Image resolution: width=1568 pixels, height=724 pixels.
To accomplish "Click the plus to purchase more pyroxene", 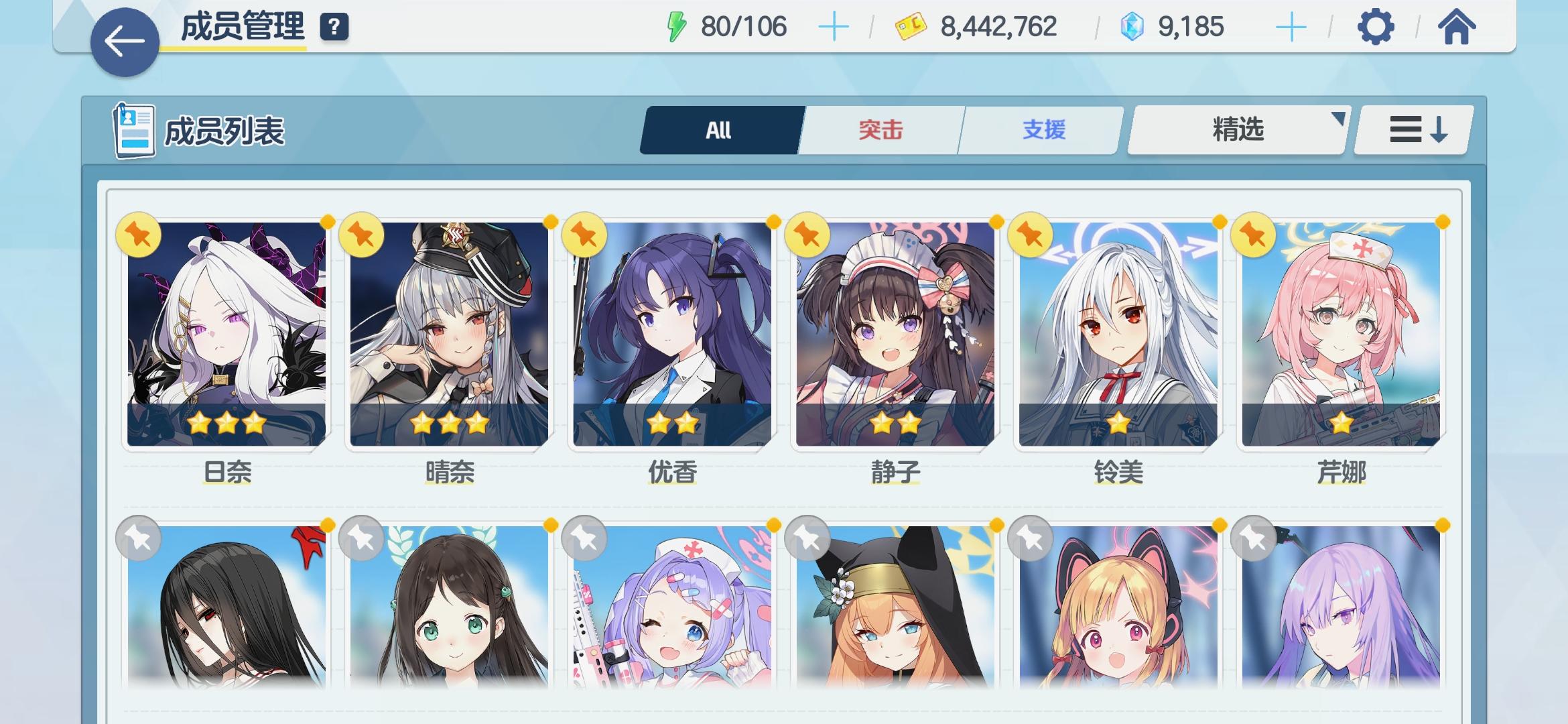I will coord(1290,27).
